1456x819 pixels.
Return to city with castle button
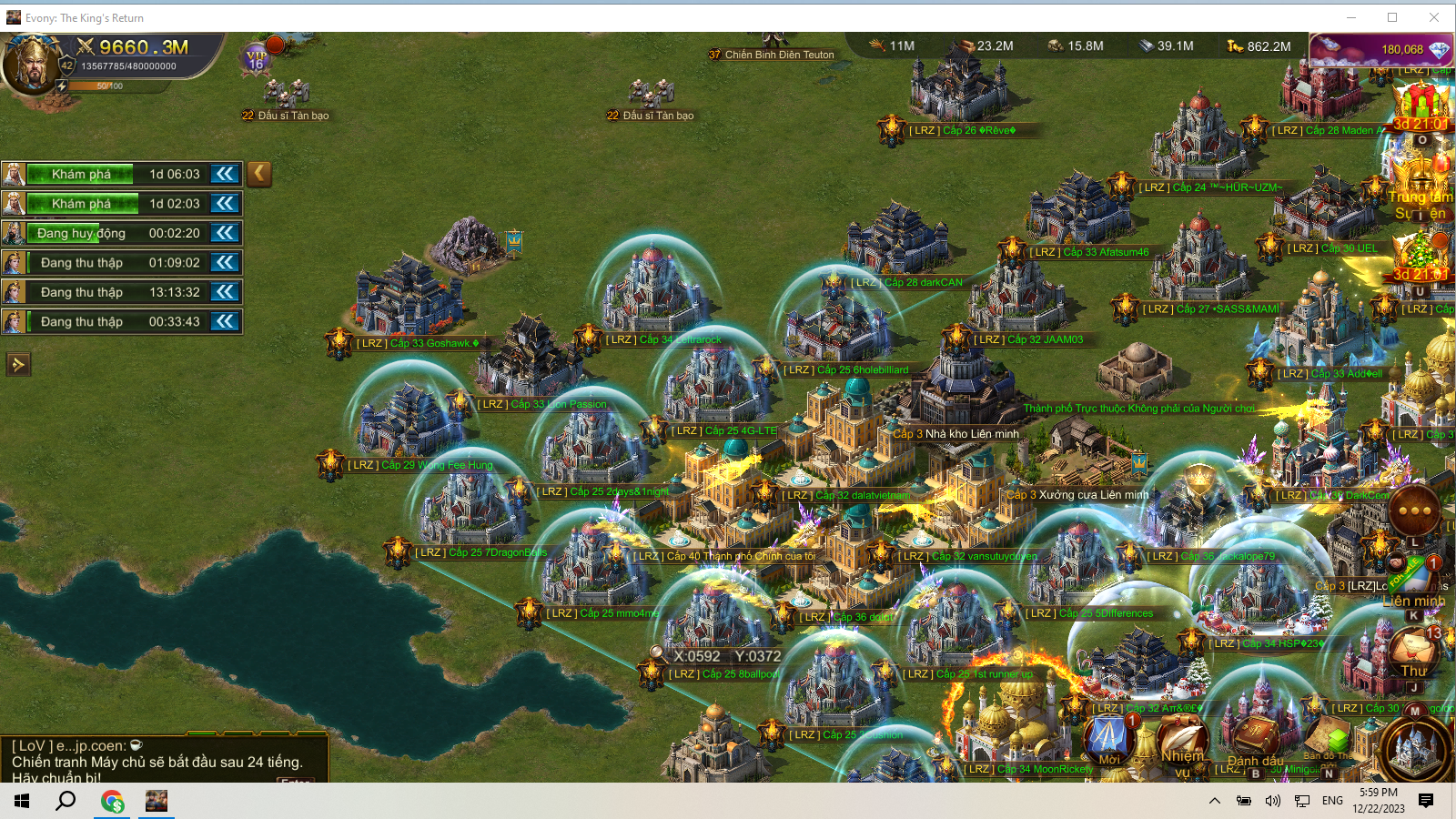pyautogui.click(x=1415, y=751)
